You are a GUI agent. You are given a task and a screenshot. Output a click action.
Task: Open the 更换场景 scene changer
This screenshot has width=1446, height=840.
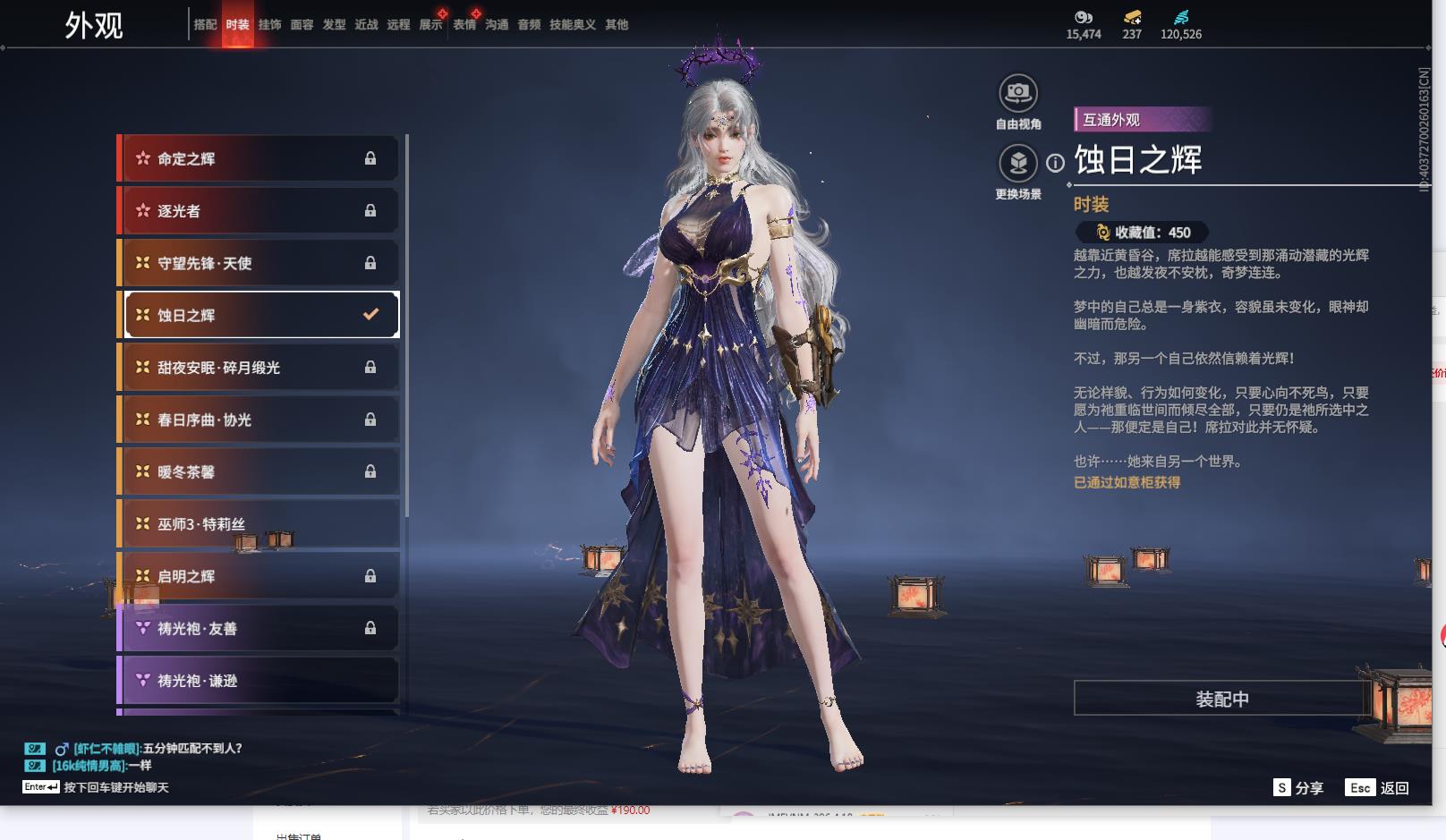point(1017,164)
